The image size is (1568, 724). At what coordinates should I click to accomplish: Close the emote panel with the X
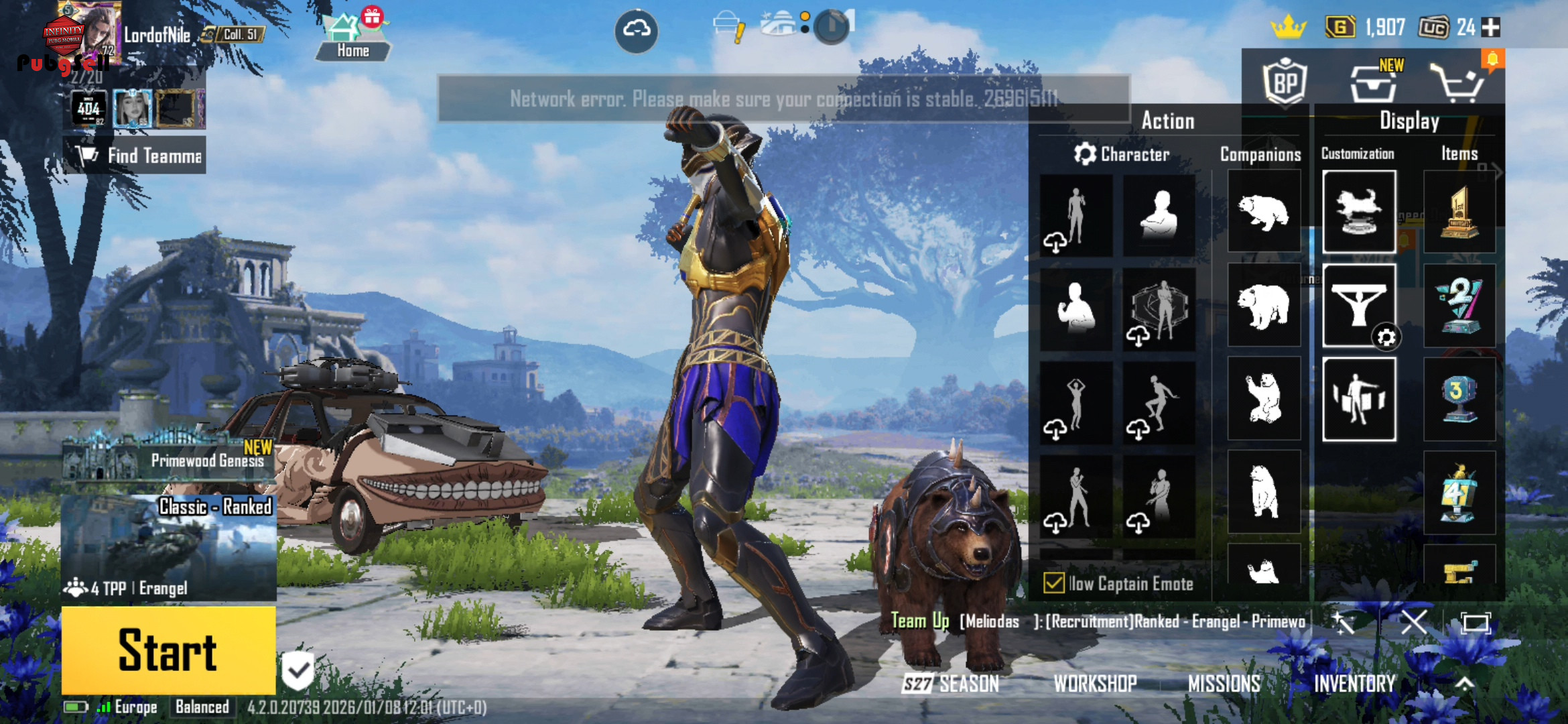point(1414,623)
